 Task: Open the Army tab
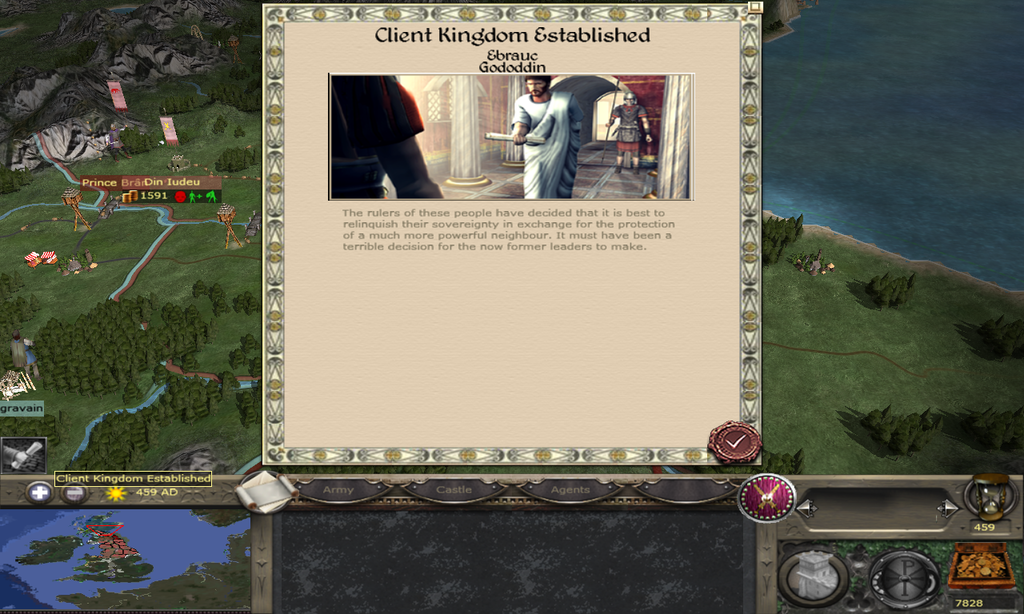point(338,490)
